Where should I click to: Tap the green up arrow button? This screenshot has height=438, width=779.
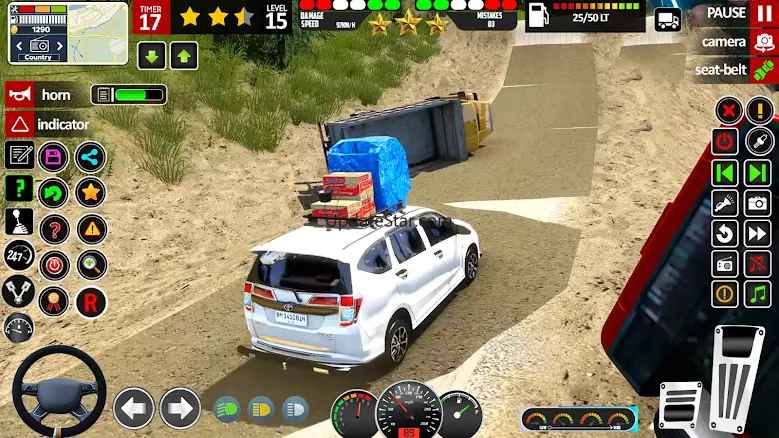tap(184, 55)
